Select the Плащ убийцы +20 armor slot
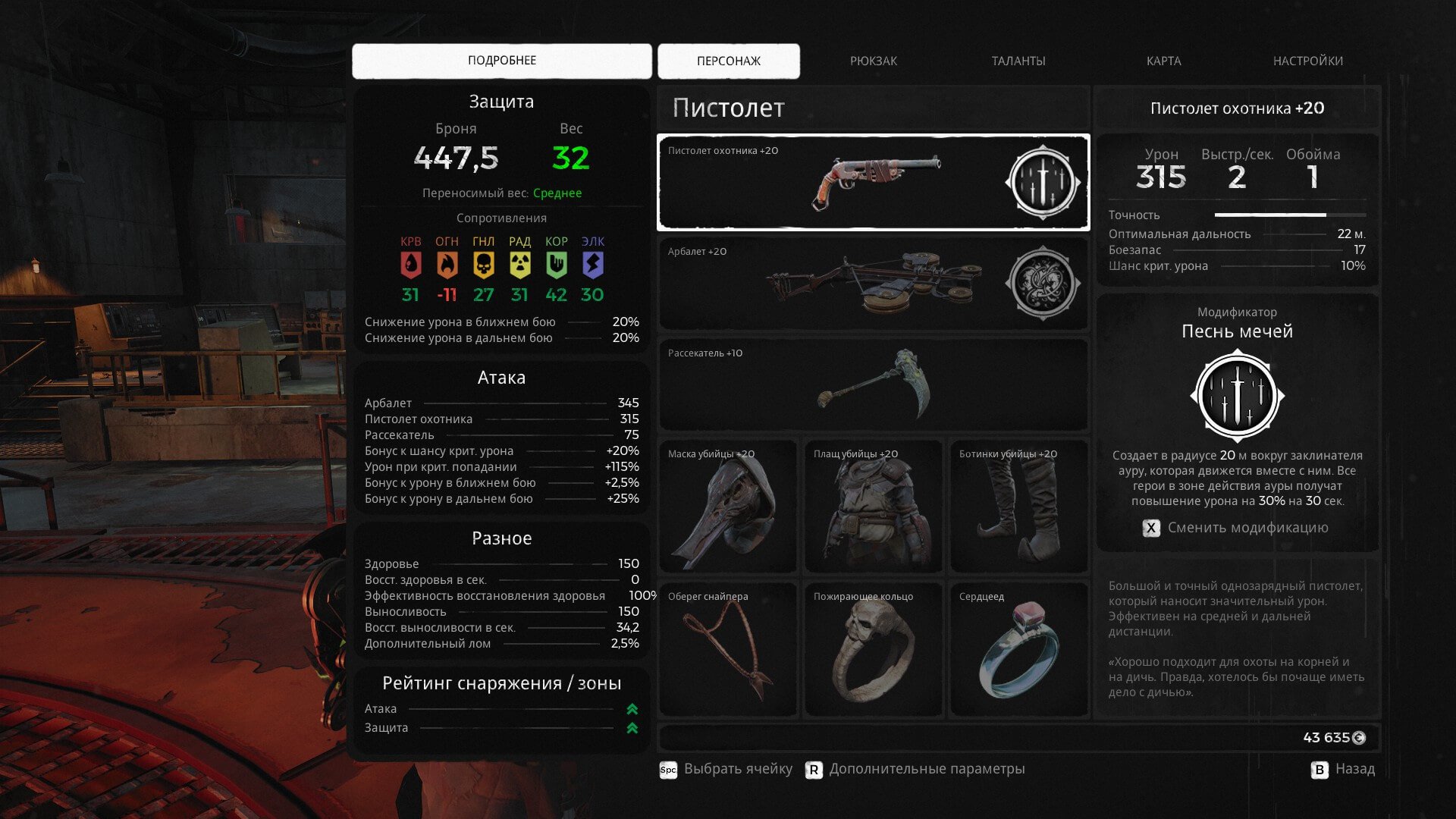Viewport: 1456px width, 819px height. [x=873, y=506]
